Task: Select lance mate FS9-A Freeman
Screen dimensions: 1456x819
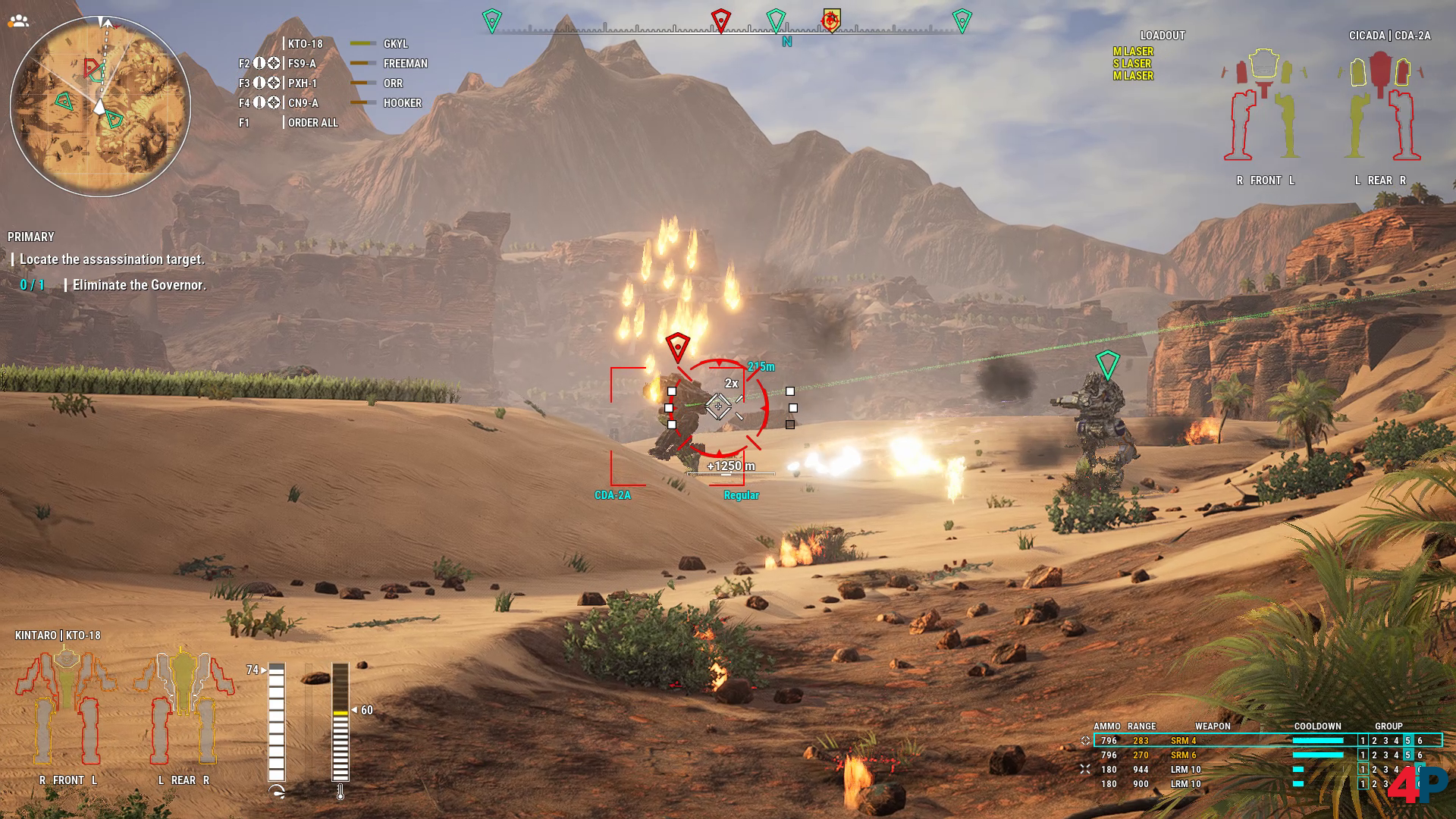Action: click(x=332, y=64)
